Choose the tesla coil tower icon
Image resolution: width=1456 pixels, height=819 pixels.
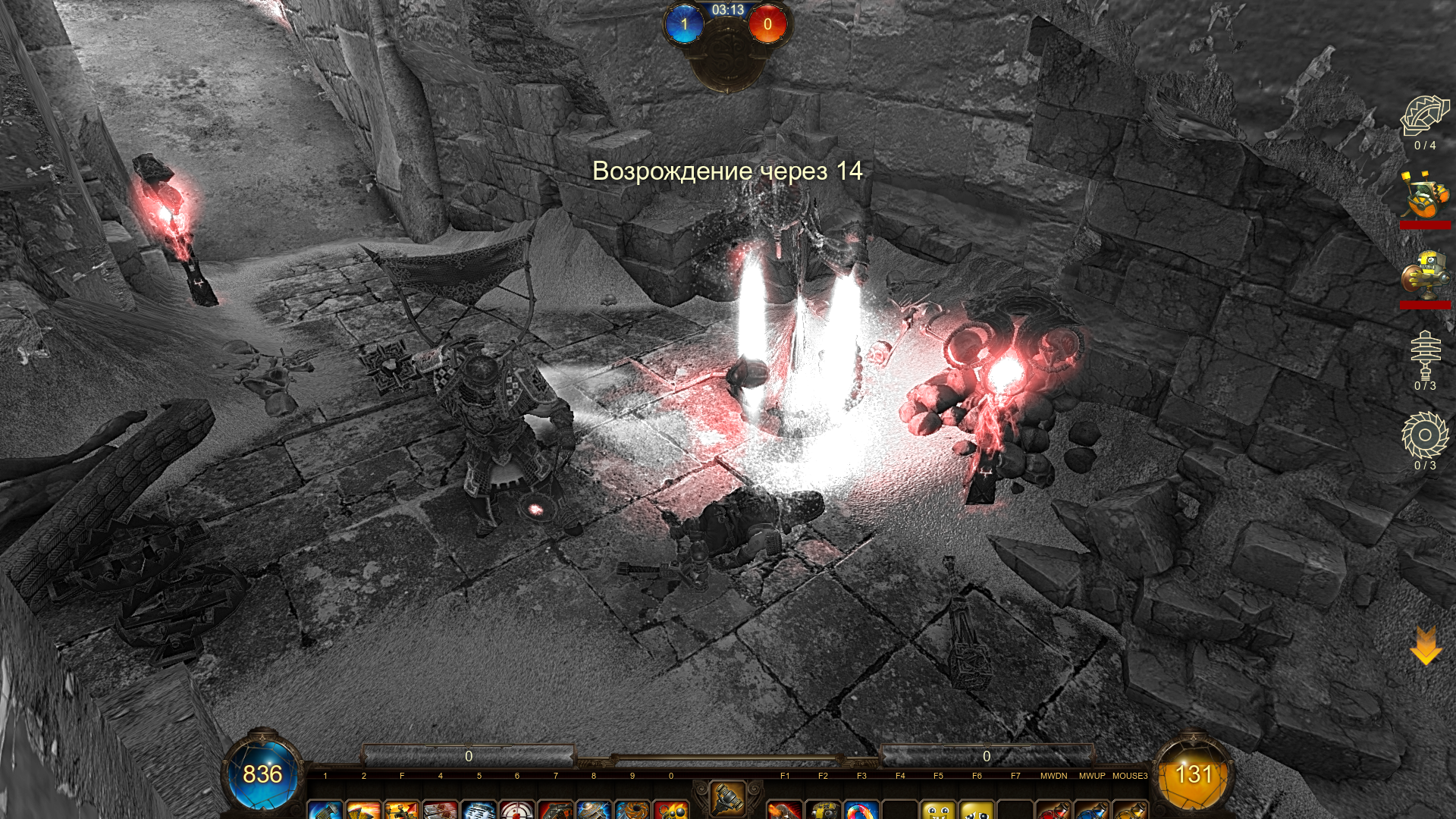click(x=1425, y=355)
